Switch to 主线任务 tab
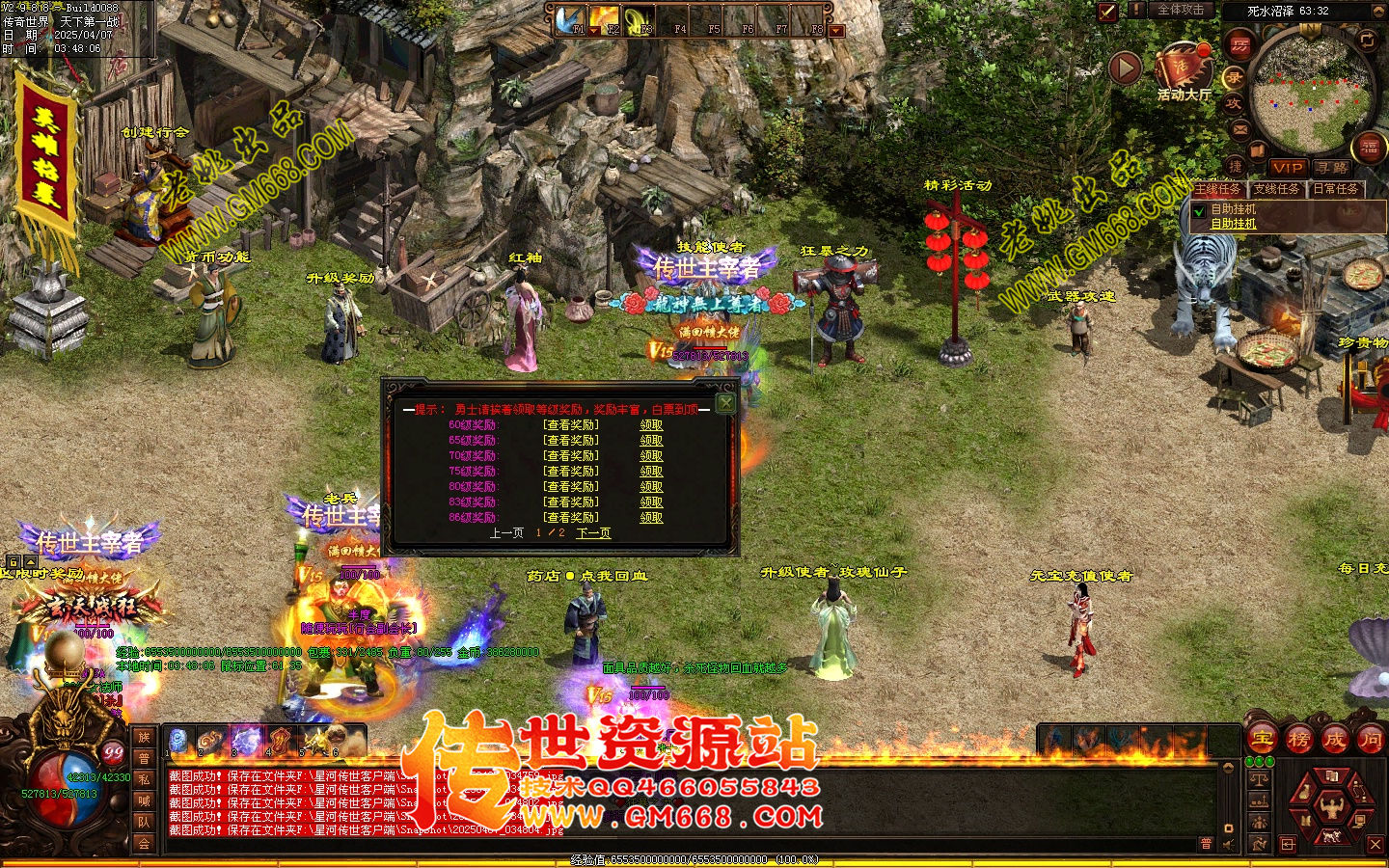Image resolution: width=1389 pixels, height=868 pixels. tap(1218, 189)
